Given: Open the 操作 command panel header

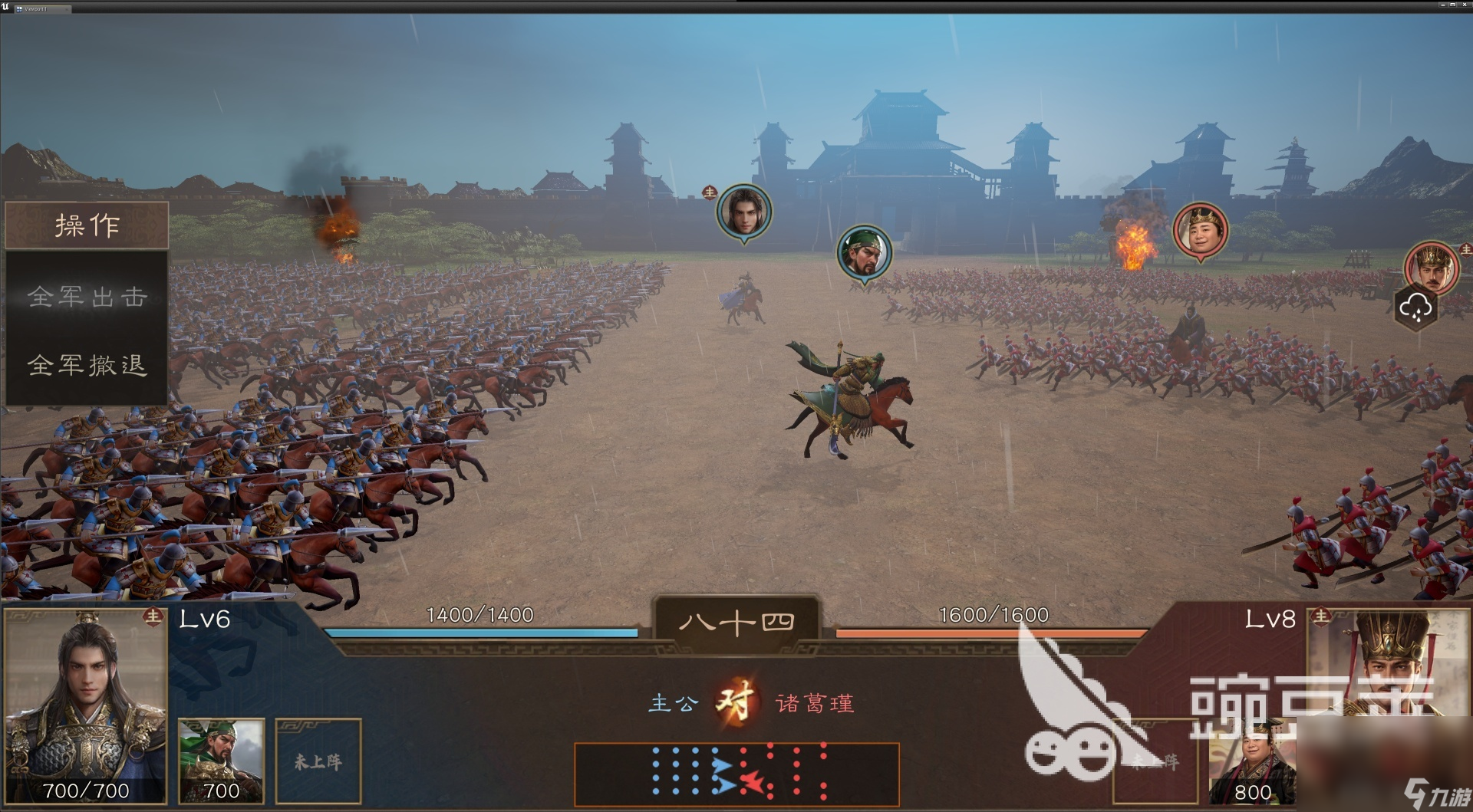Looking at the screenshot, I should 87,225.
